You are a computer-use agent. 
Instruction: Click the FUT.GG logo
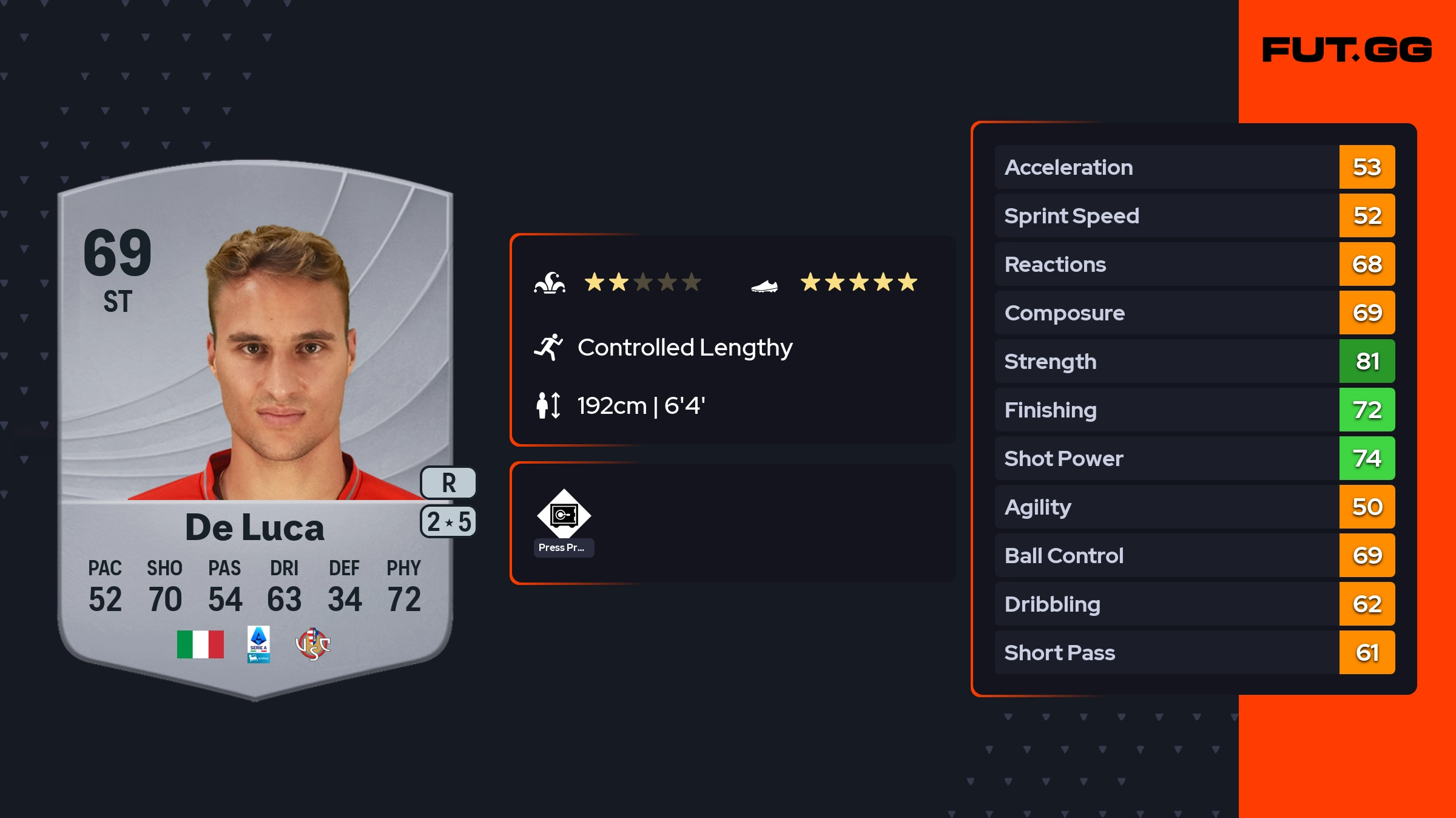tap(1347, 50)
